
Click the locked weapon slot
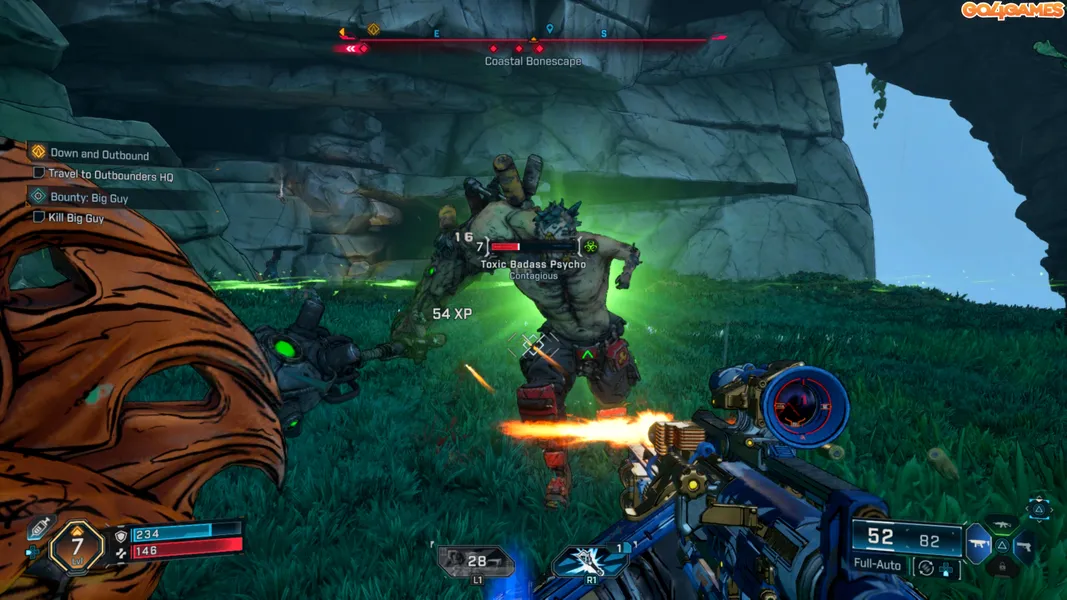(1000, 567)
